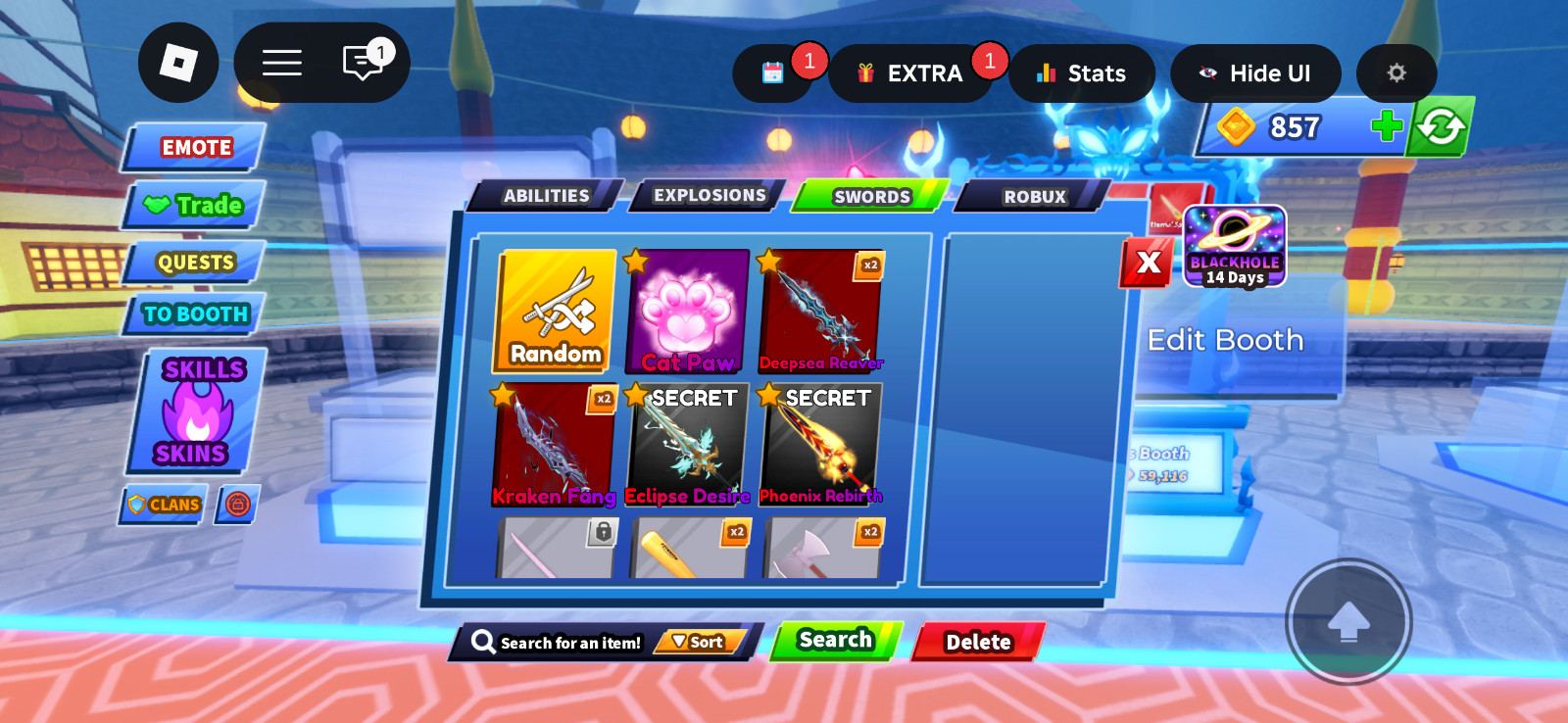Image resolution: width=1568 pixels, height=723 pixels.
Task: Favorite Cat Paw by clicking its star
Action: 635,259
